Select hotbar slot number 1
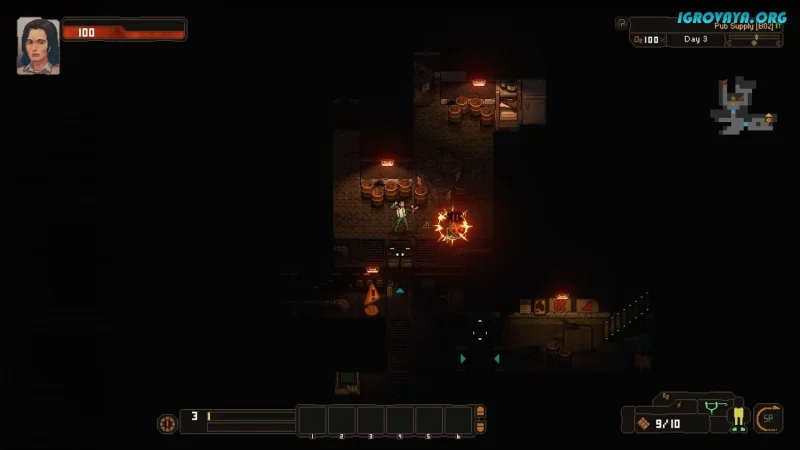800x450 pixels. point(312,420)
